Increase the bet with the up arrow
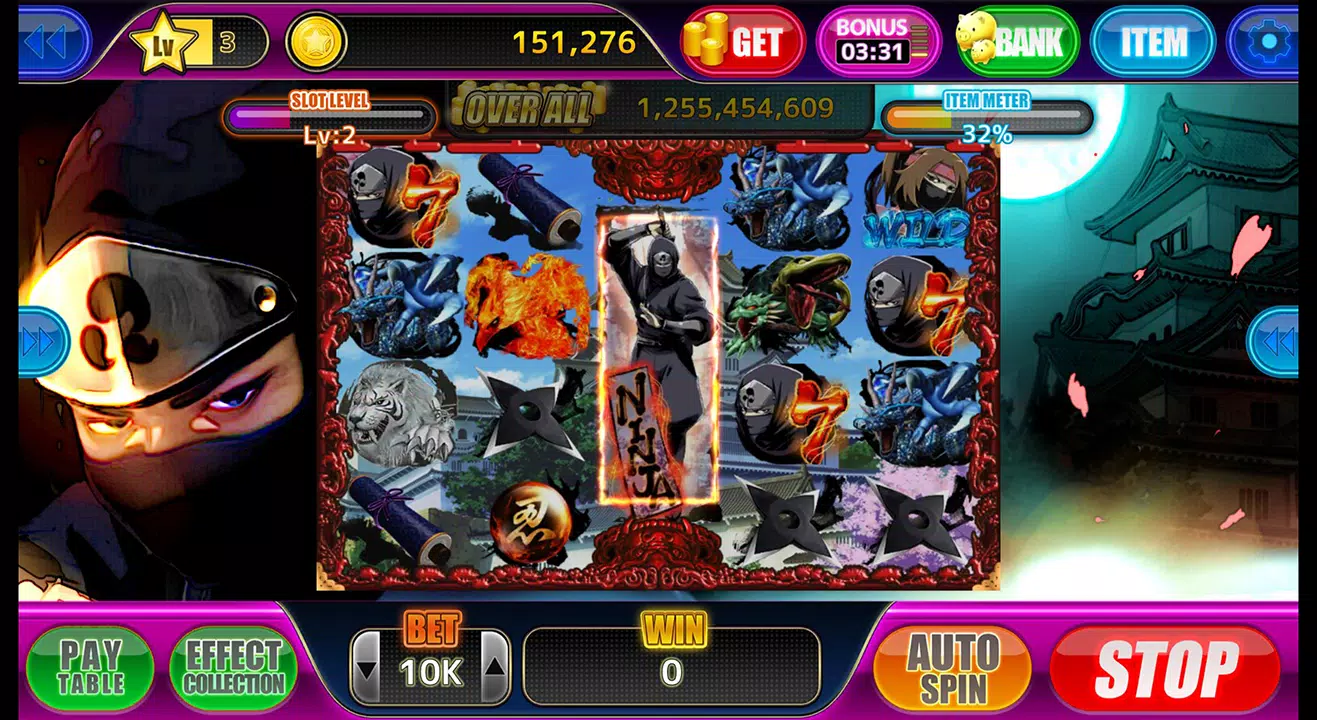 click(x=495, y=668)
